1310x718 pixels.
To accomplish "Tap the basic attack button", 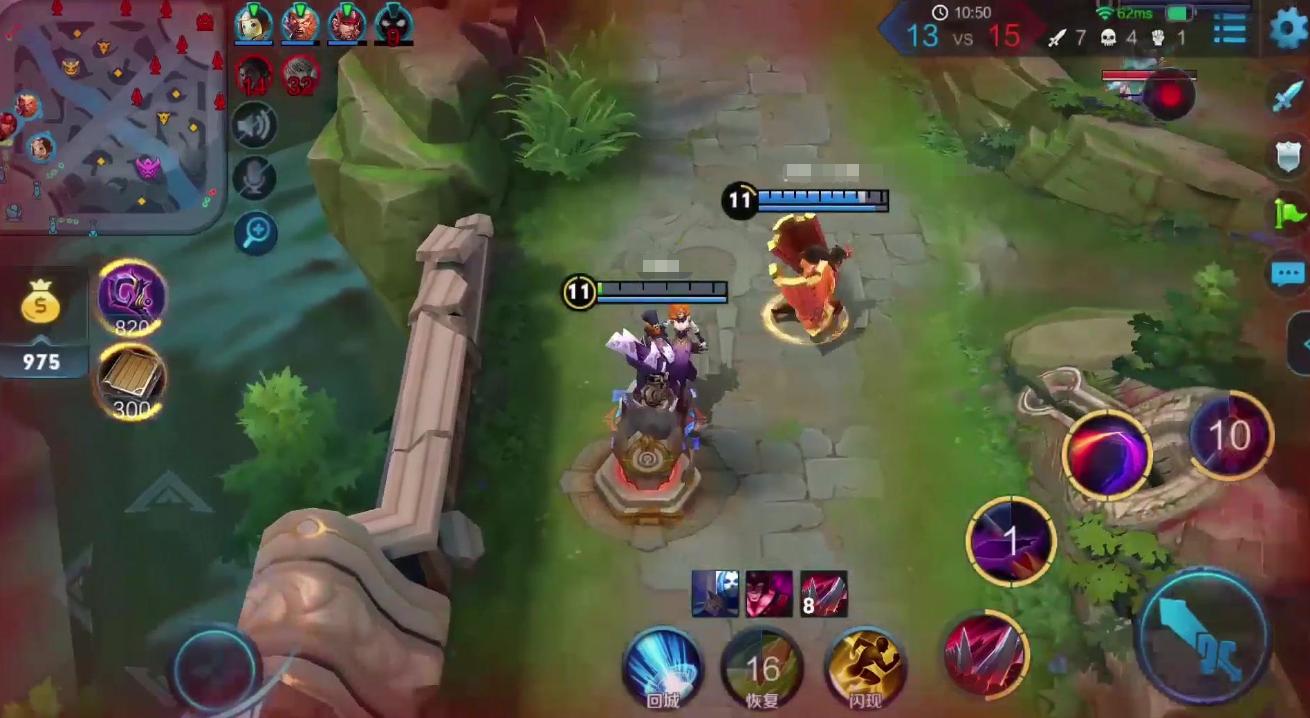I will [x=1203, y=636].
